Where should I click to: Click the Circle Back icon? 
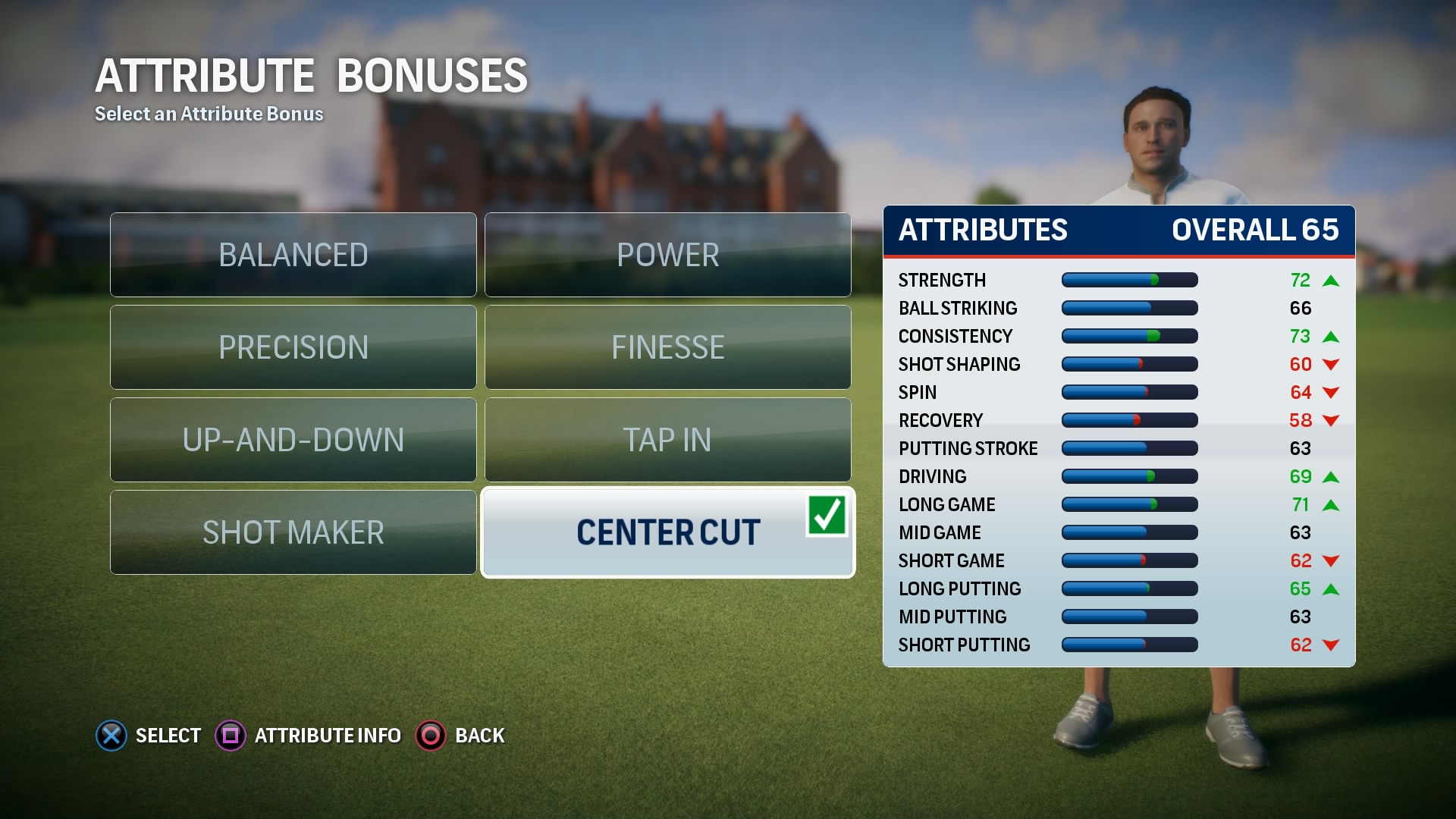click(x=429, y=735)
